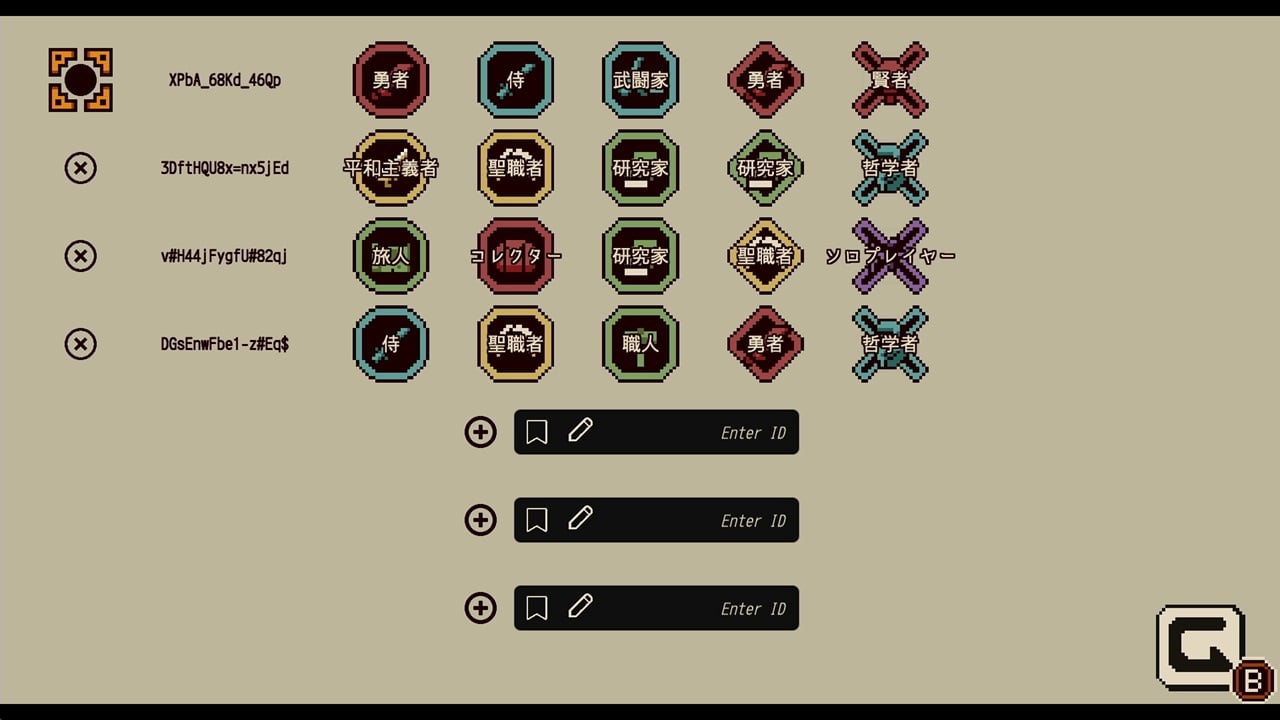
Task: Choose the green 旅人 badge
Action: tap(391, 256)
